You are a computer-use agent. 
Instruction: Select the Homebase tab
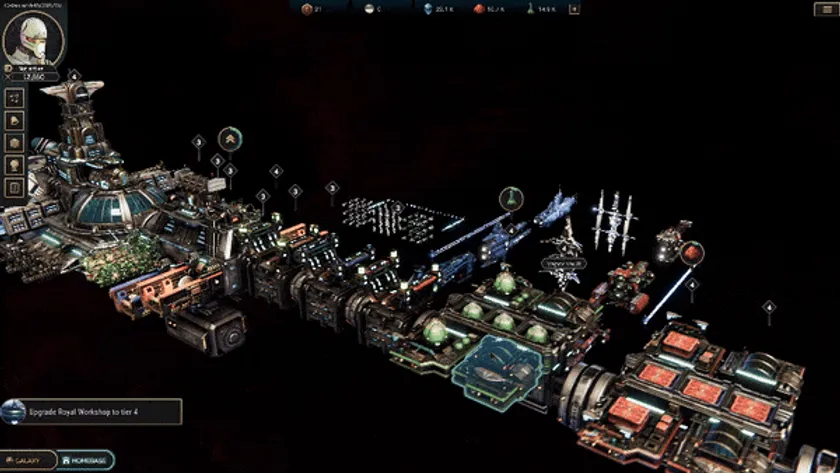86,460
